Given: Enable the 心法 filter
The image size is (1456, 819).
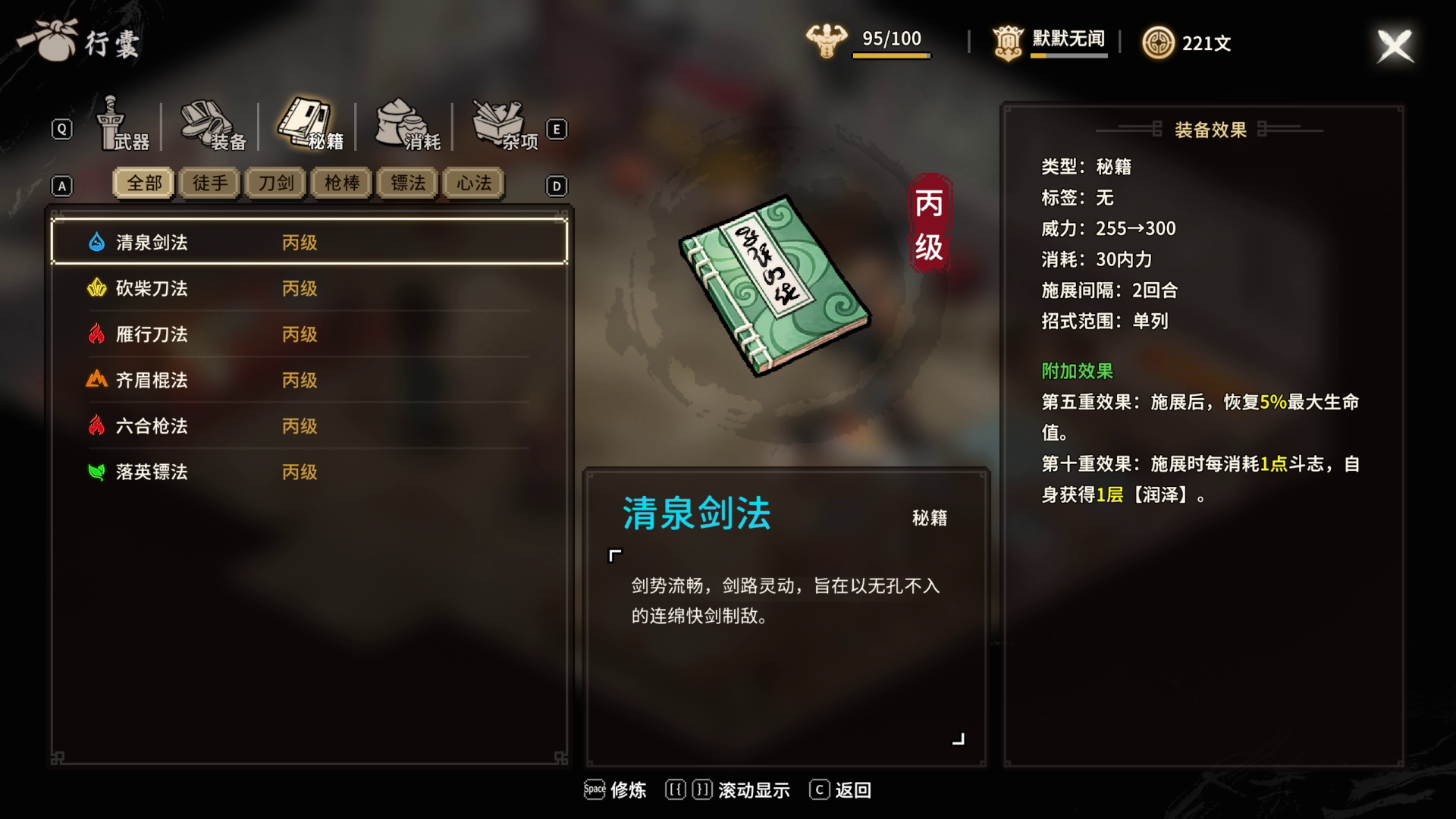Looking at the screenshot, I should coord(472,184).
